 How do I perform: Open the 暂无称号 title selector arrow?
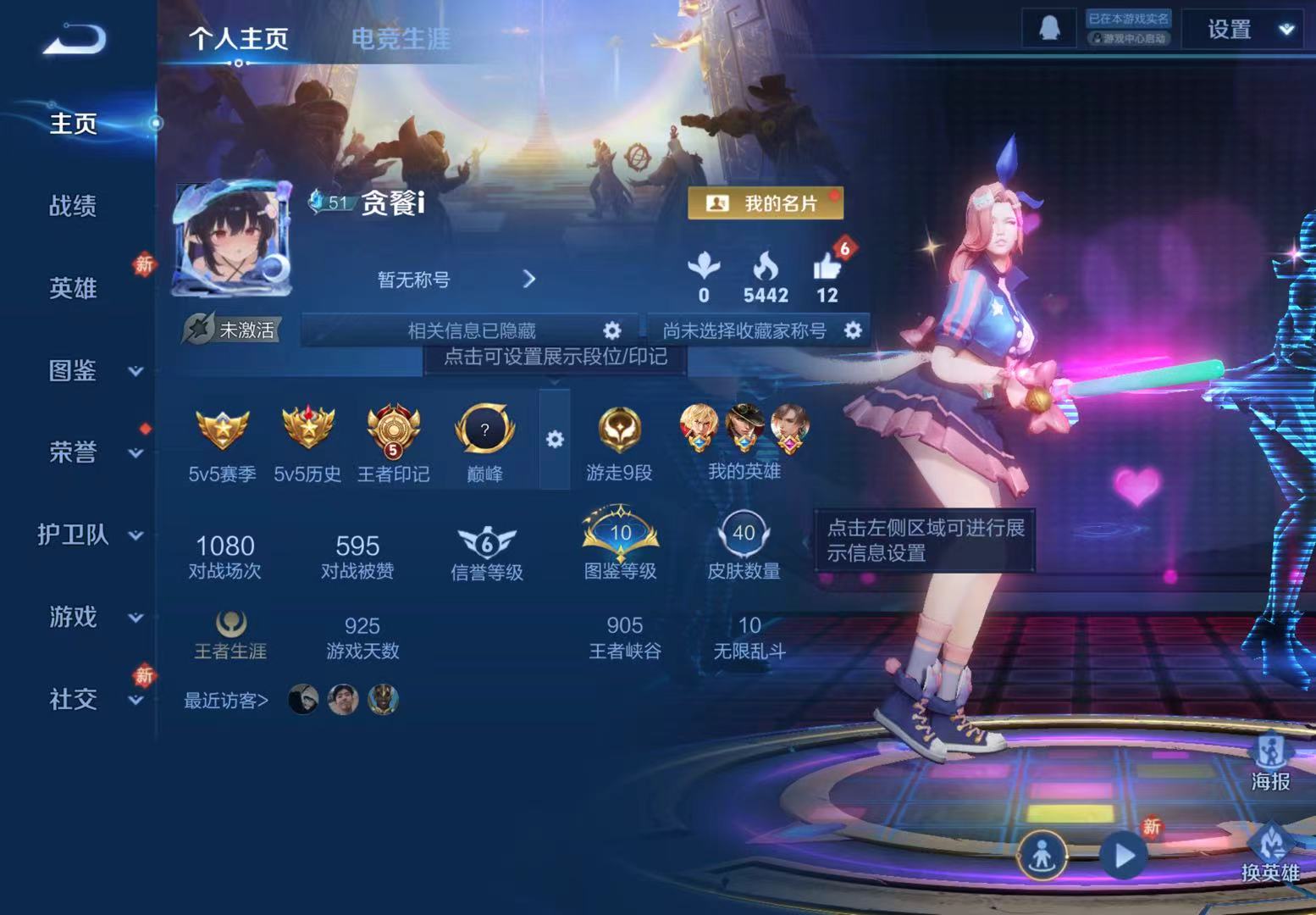(531, 279)
